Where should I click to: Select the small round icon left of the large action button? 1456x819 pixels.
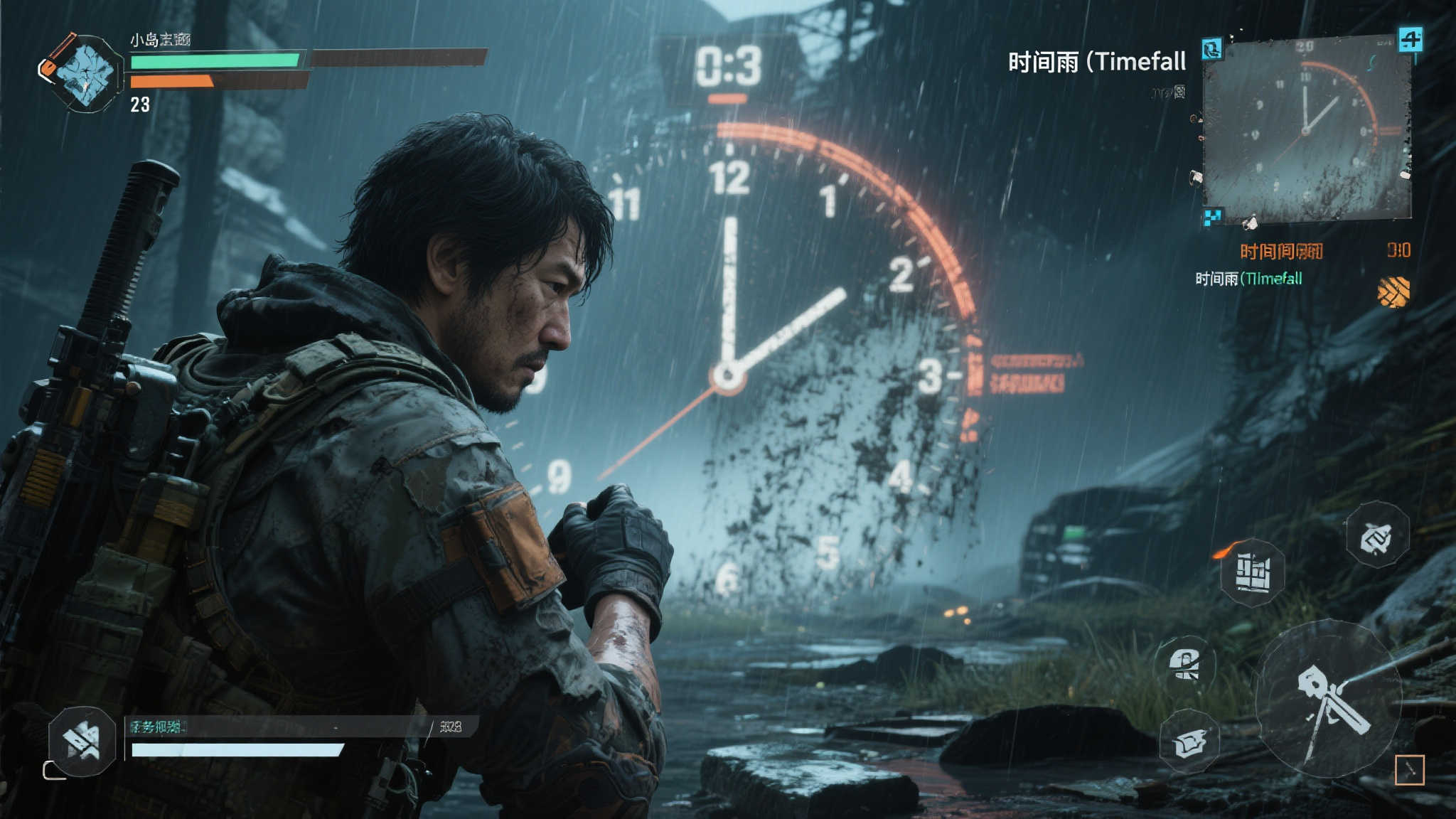click(x=1185, y=664)
